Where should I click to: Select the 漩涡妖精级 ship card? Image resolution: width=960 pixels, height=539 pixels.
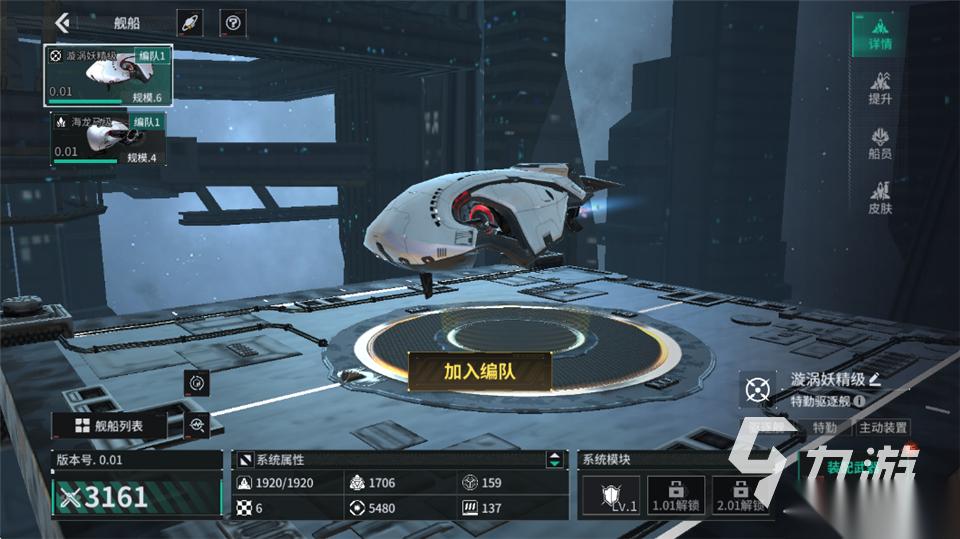tap(108, 75)
